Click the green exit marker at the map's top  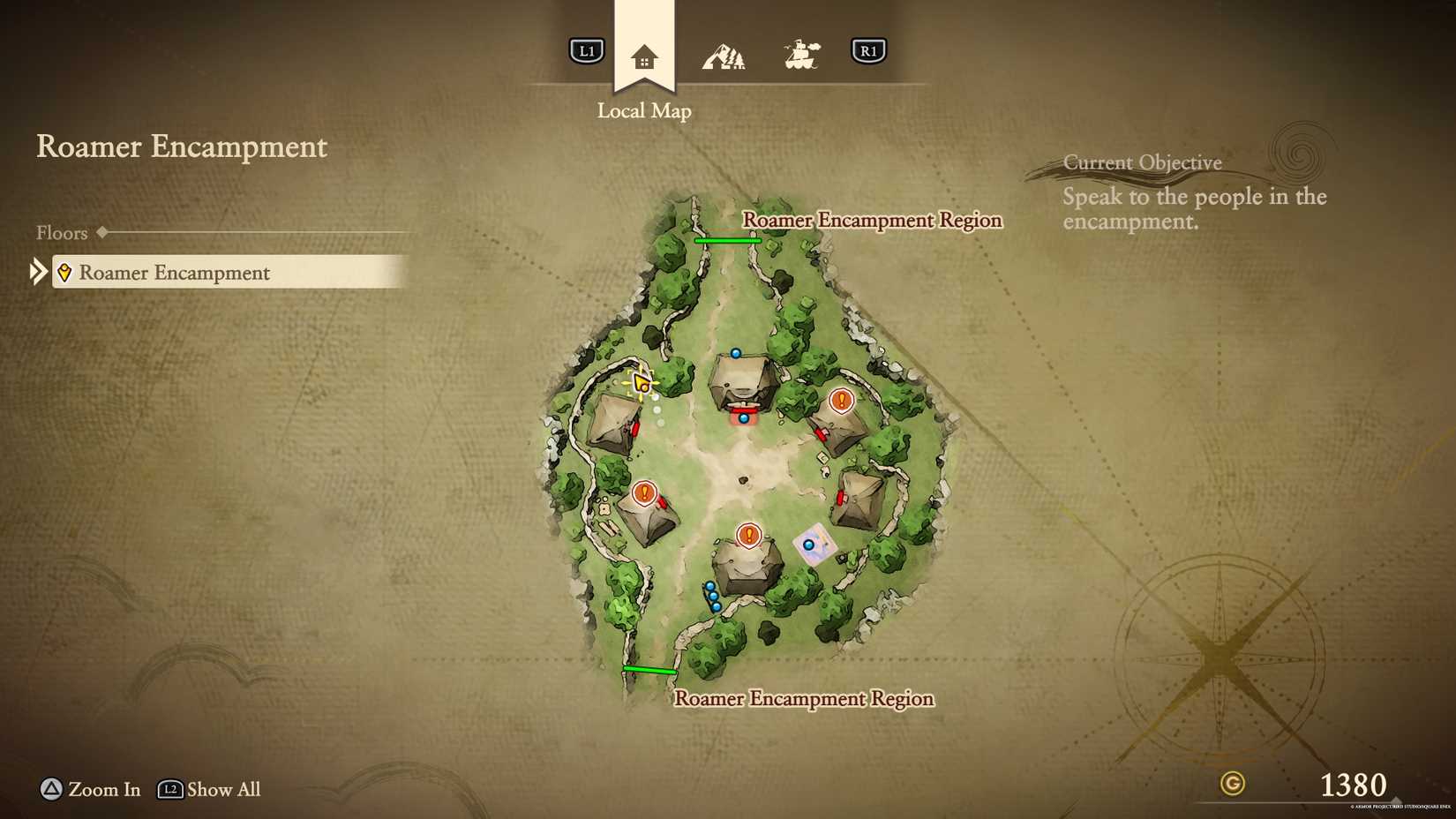[728, 239]
